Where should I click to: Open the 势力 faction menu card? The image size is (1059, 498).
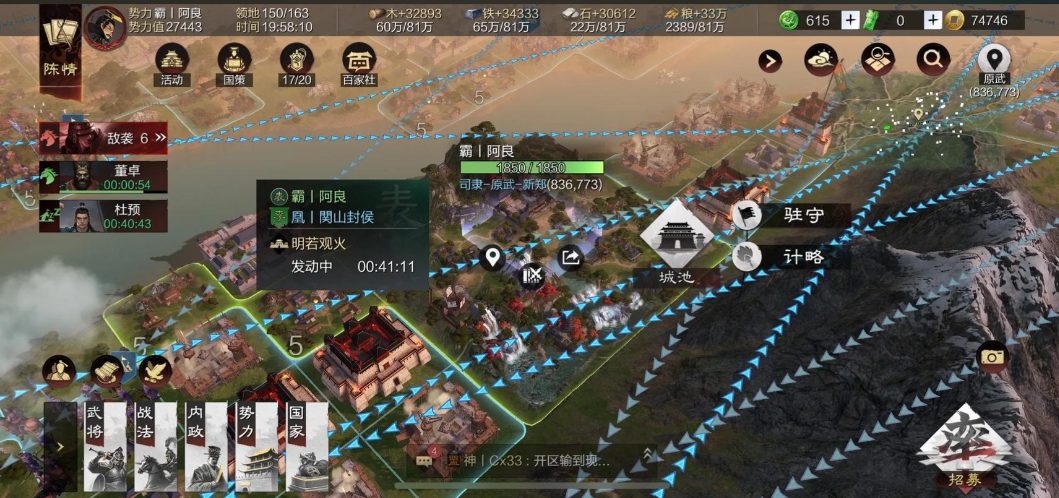pyautogui.click(x=256, y=447)
